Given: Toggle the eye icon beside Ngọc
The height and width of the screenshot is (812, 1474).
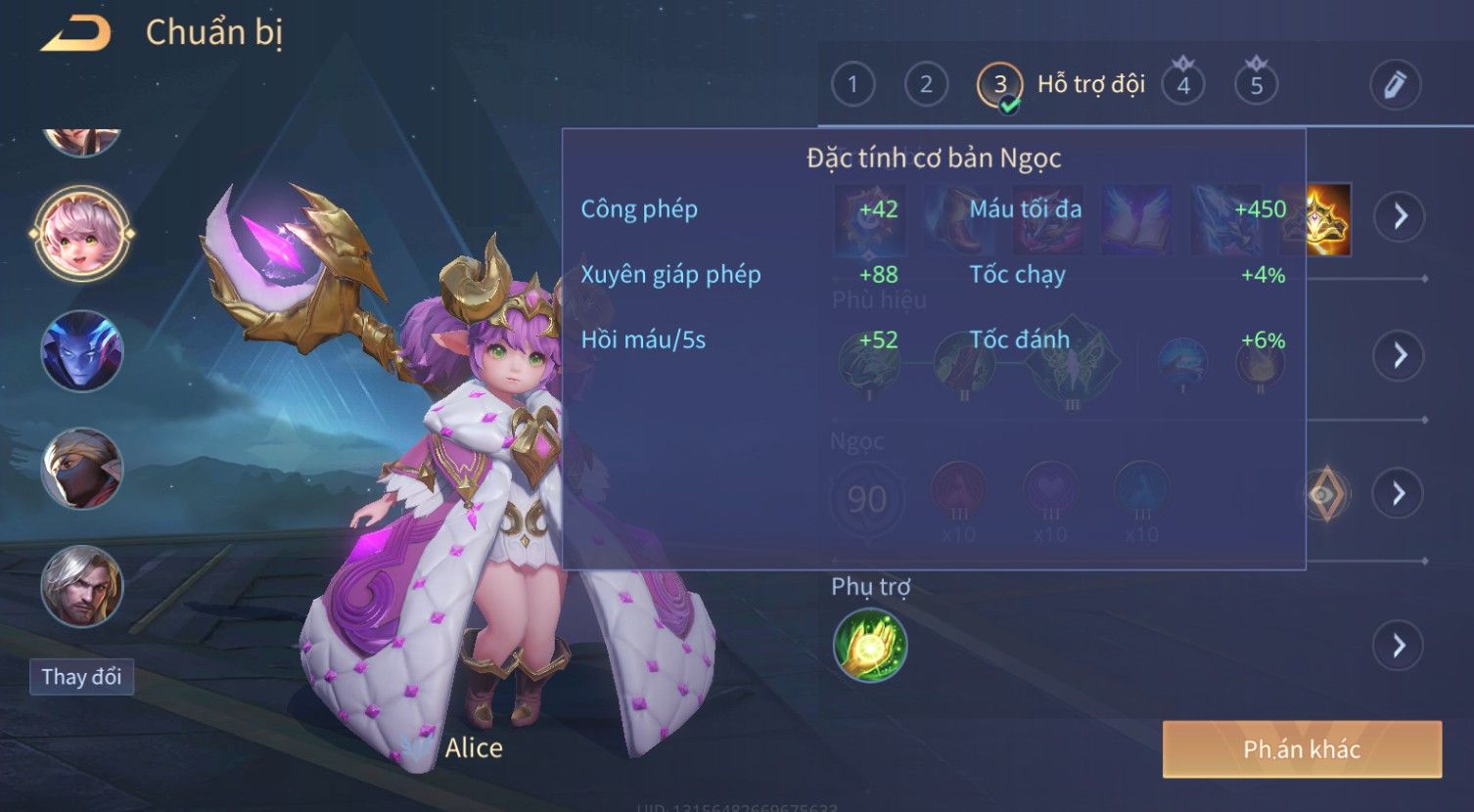Looking at the screenshot, I should [1326, 494].
